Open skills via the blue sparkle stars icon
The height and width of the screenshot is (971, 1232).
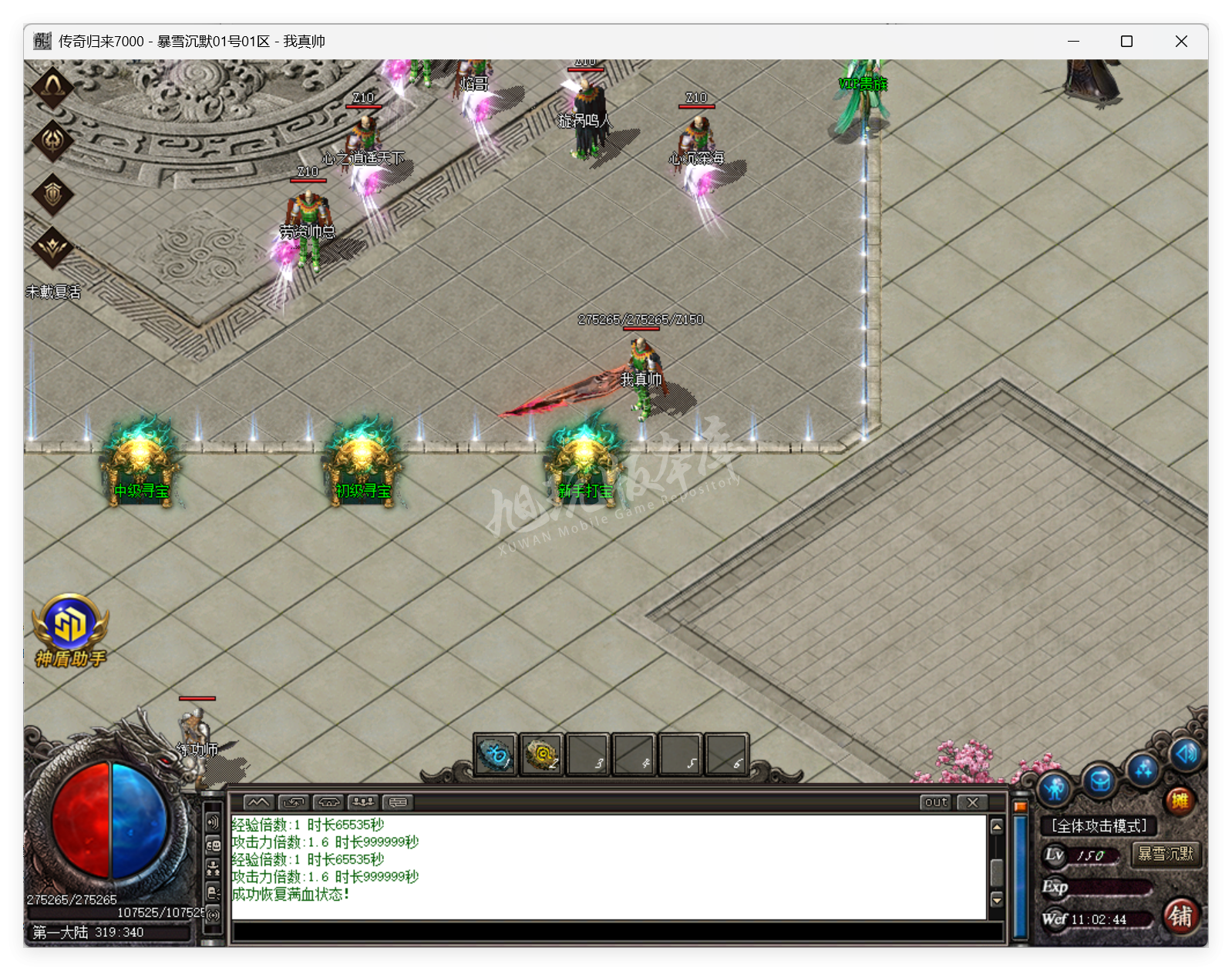point(1143,768)
